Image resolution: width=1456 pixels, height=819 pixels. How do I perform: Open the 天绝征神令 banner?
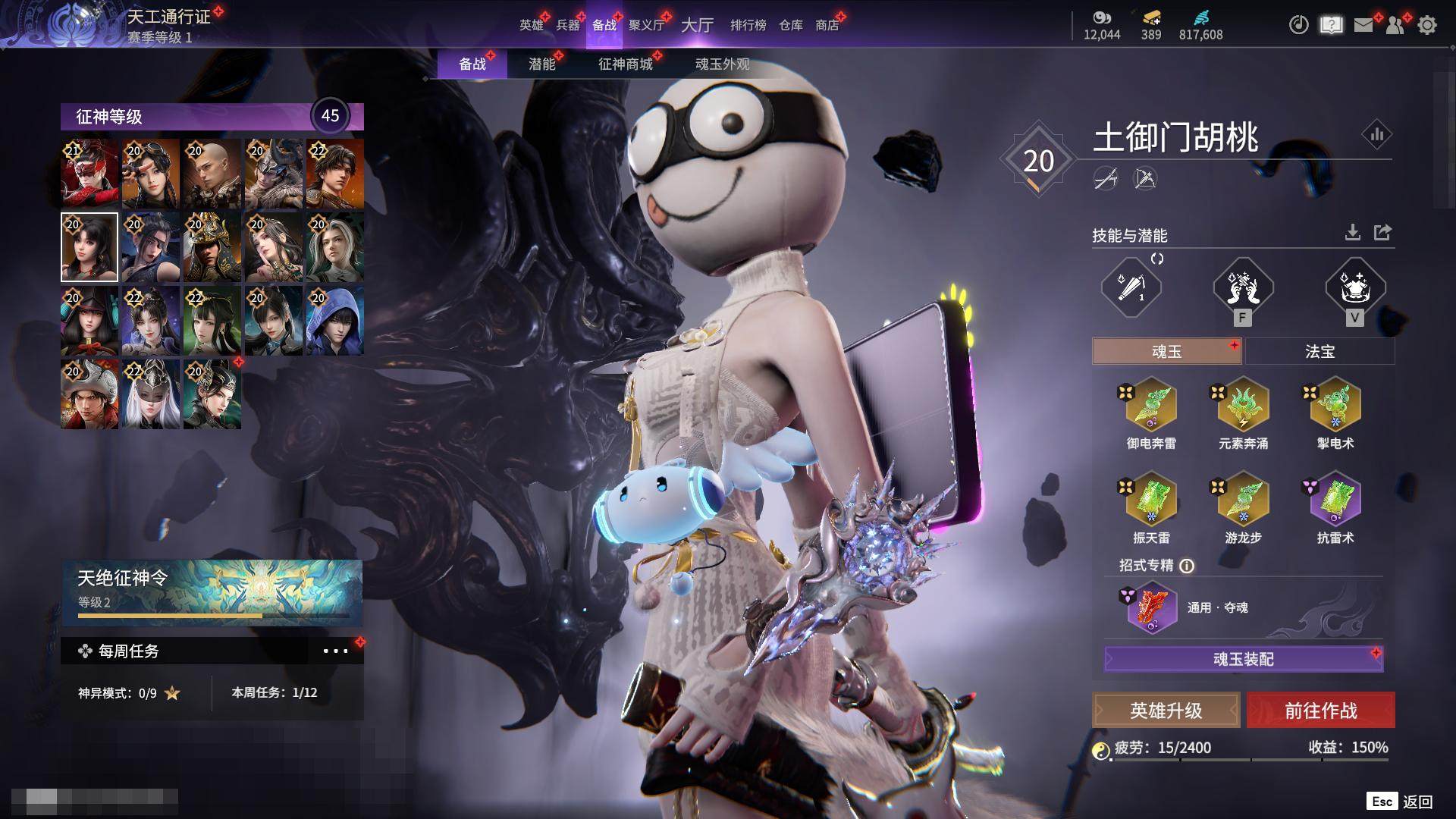point(212,591)
